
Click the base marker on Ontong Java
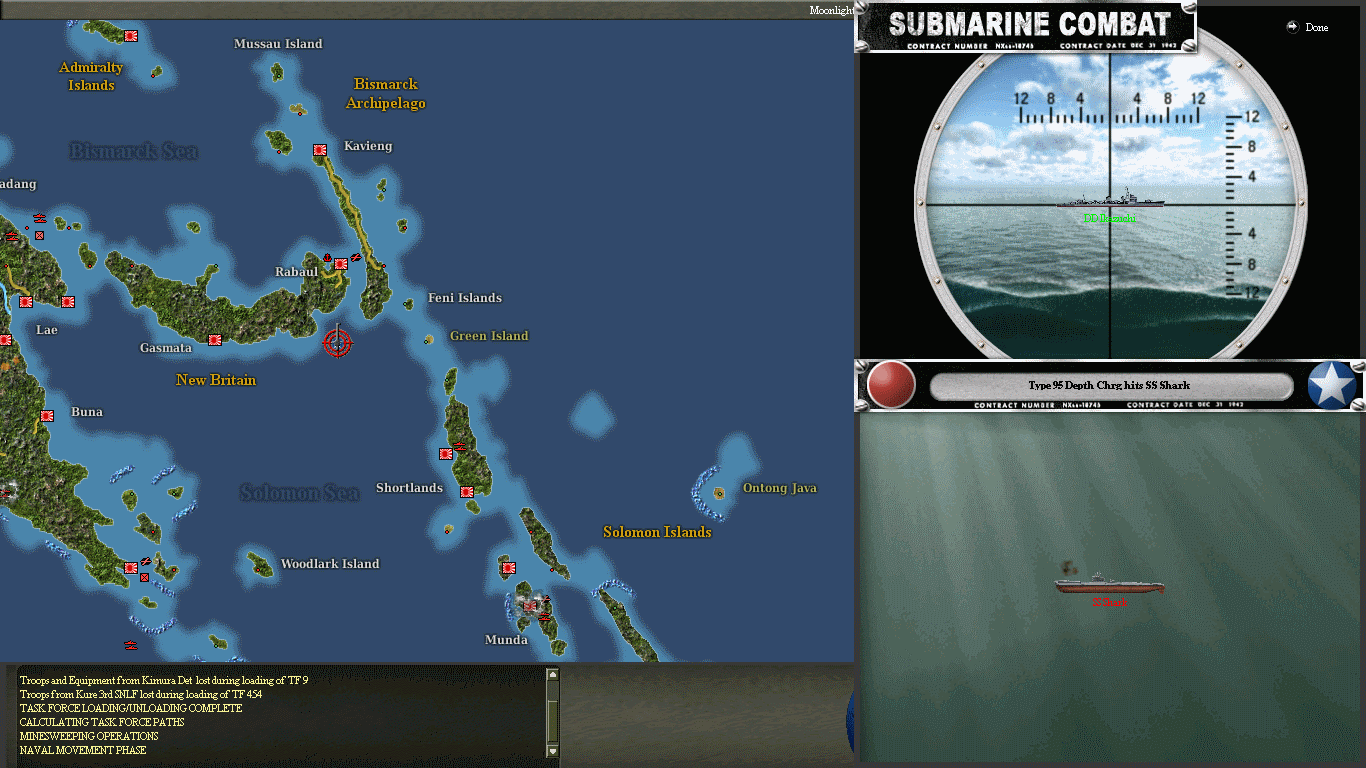pyautogui.click(x=719, y=492)
